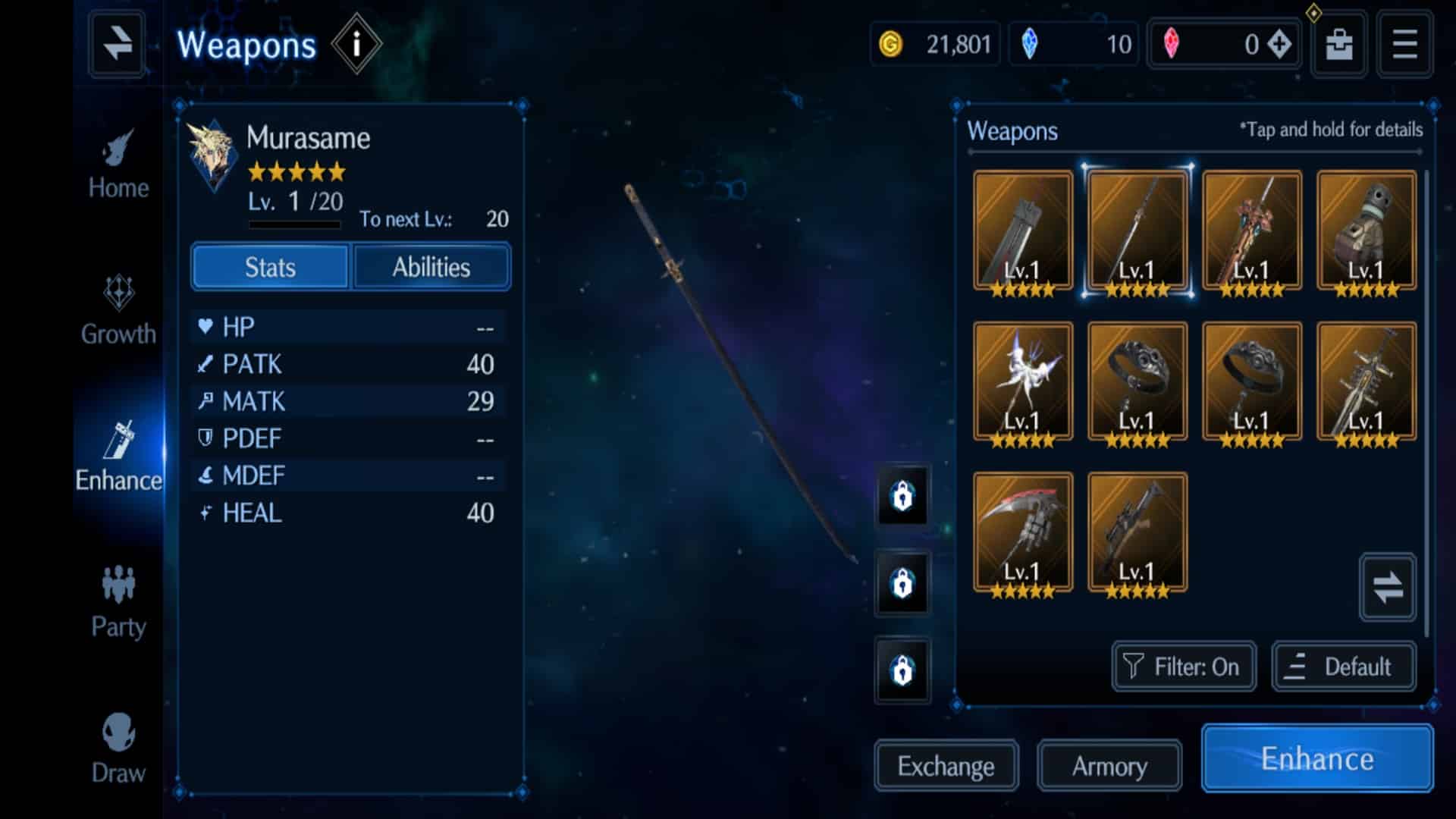
Task: Choose the white winged weapon tile
Action: (1022, 383)
